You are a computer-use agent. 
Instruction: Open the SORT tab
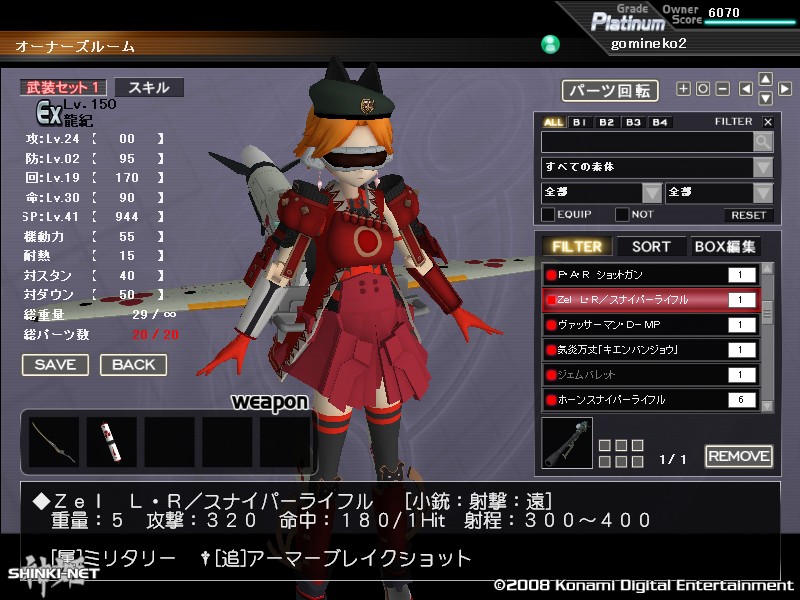pos(651,246)
